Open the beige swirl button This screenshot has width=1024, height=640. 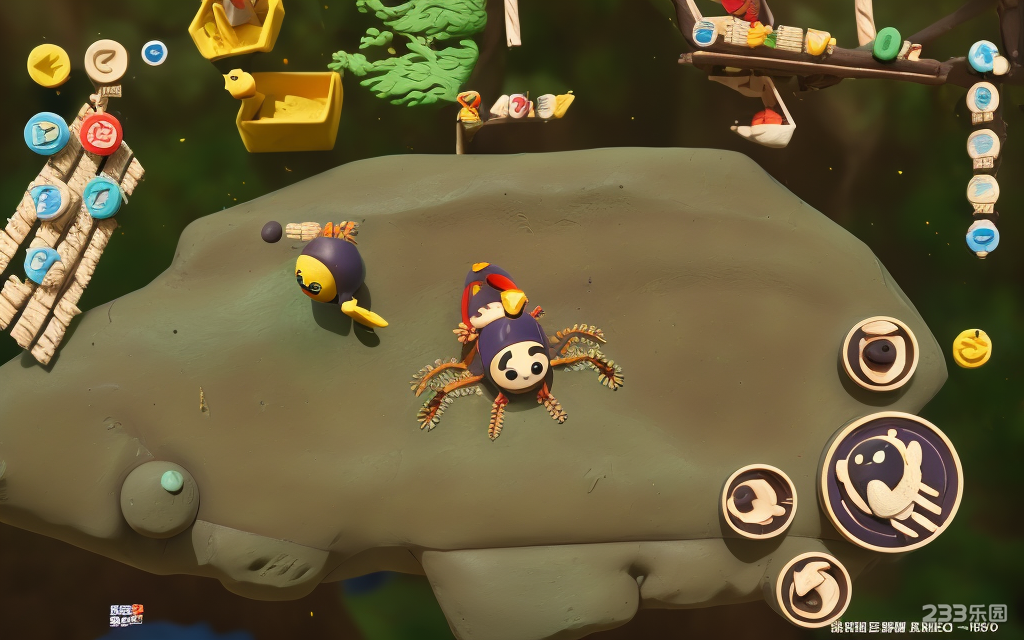[x=106, y=62]
